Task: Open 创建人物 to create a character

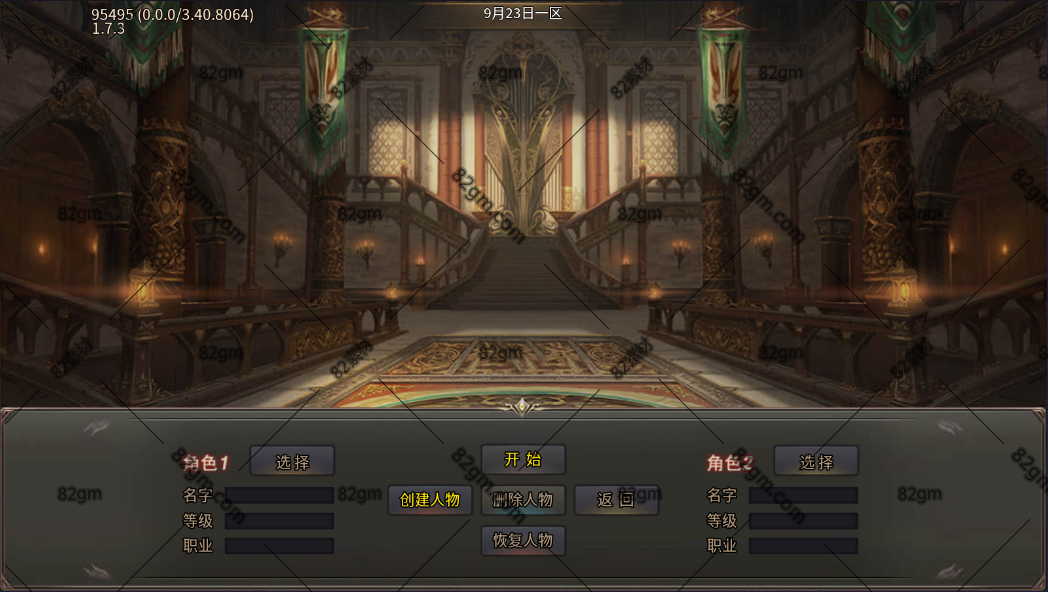Action: 430,500
